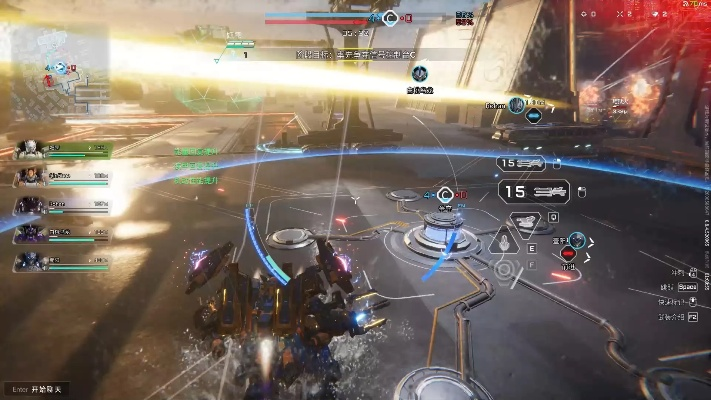The height and width of the screenshot is (400, 711).
Task: Select the secondary weapon slot showing small 15
Action: (x=522, y=163)
